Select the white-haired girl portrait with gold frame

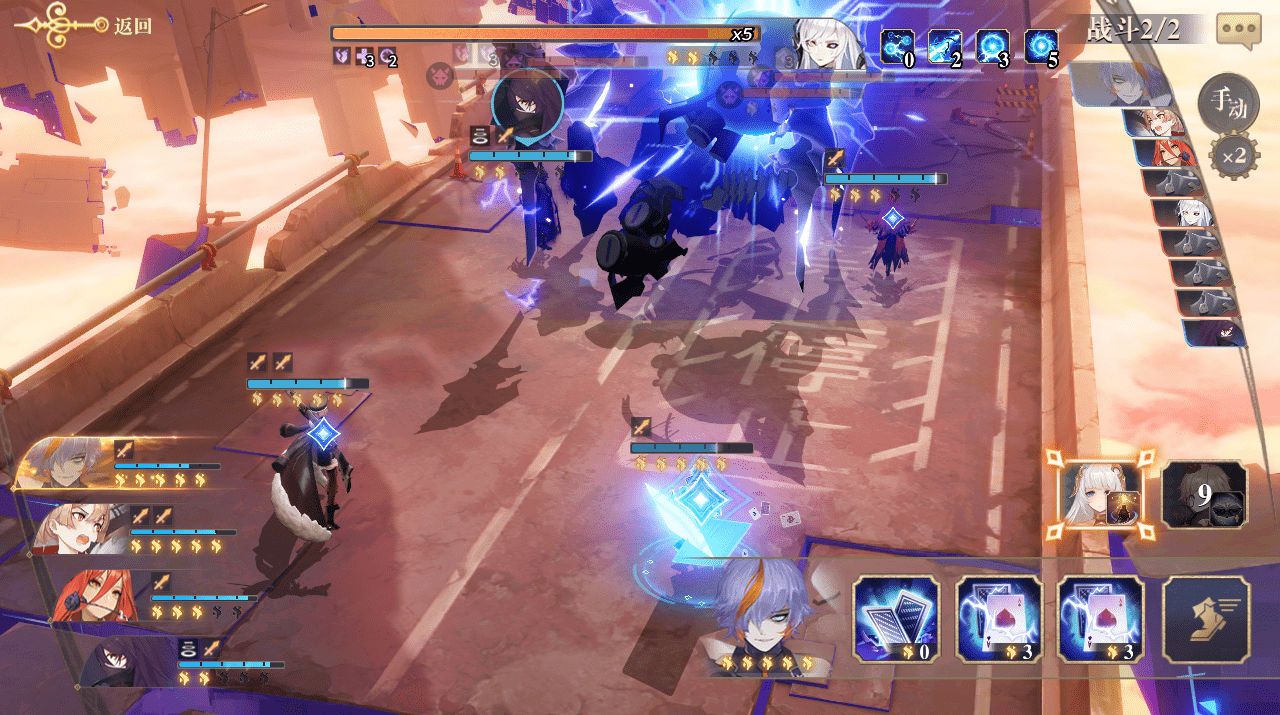(x=1100, y=495)
